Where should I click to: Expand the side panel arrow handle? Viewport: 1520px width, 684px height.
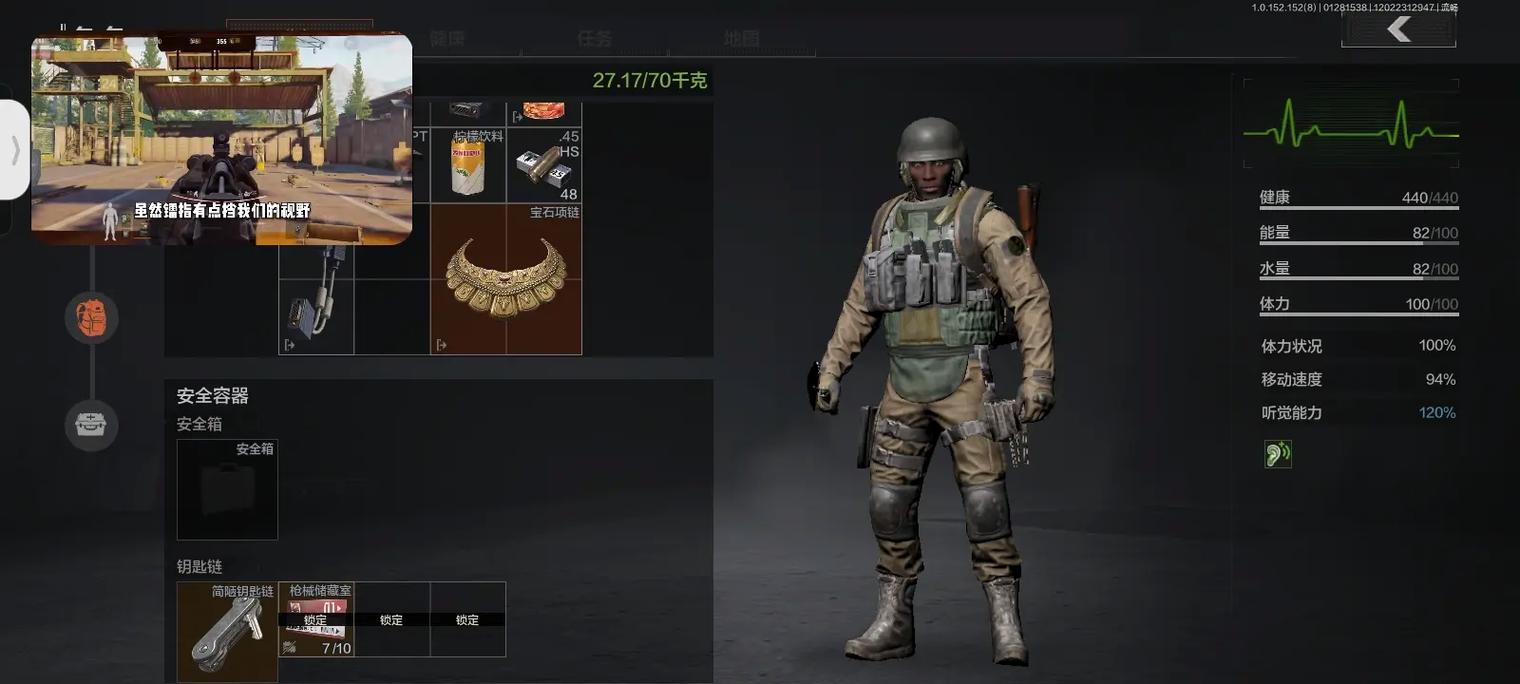pyautogui.click(x=15, y=150)
